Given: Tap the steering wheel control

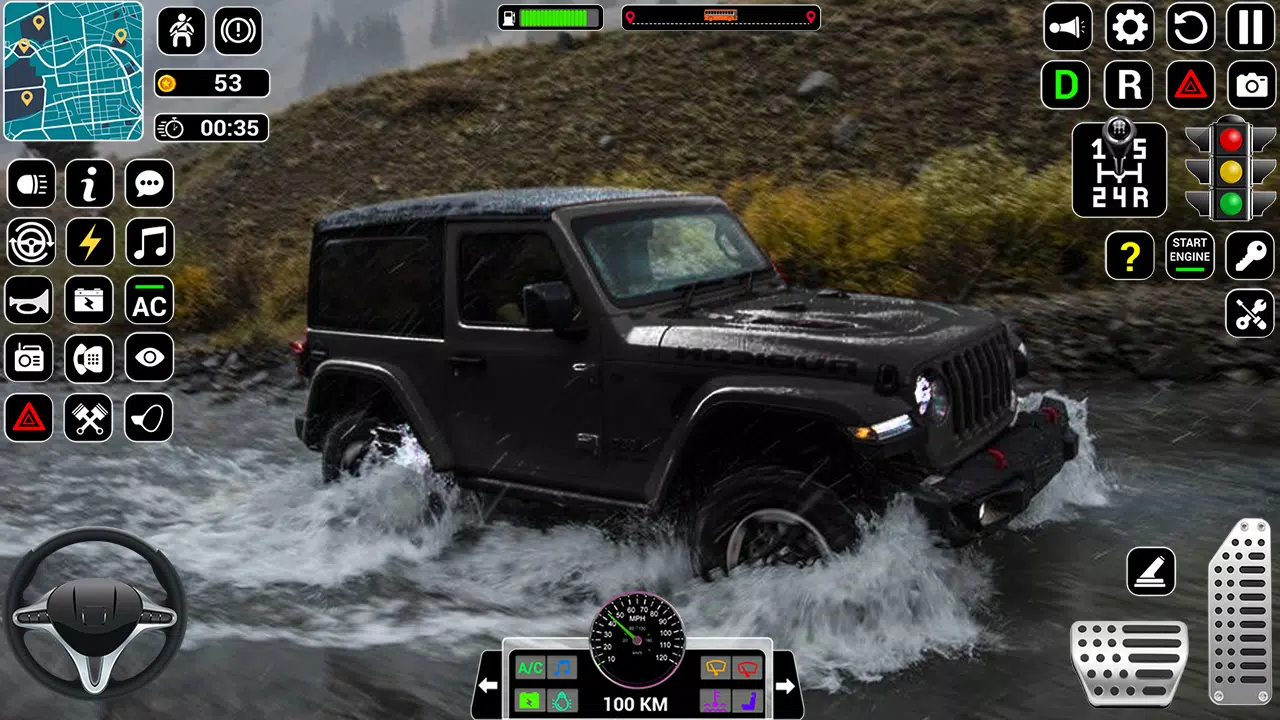Looking at the screenshot, I should (96, 612).
